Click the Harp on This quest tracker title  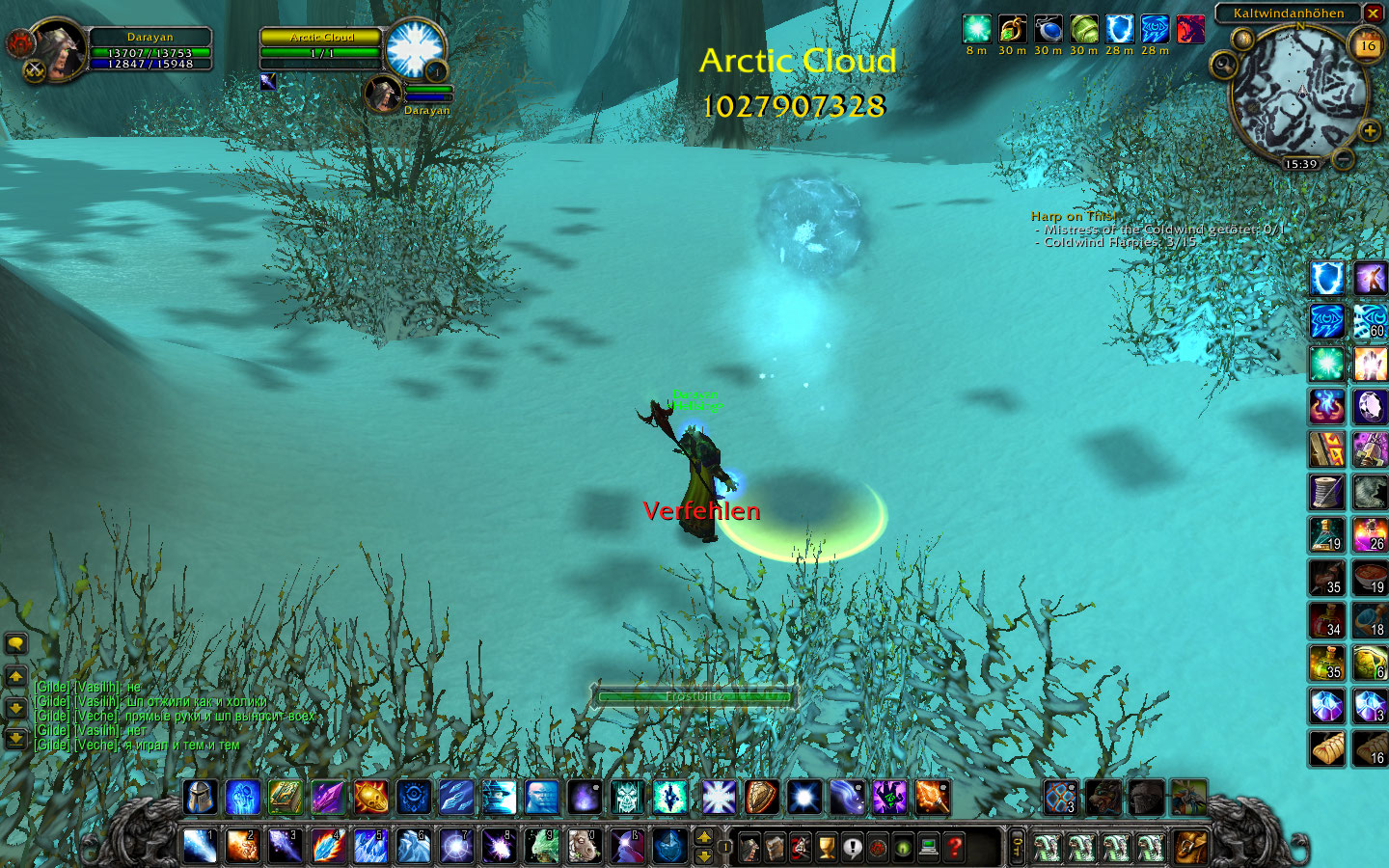(x=1072, y=216)
